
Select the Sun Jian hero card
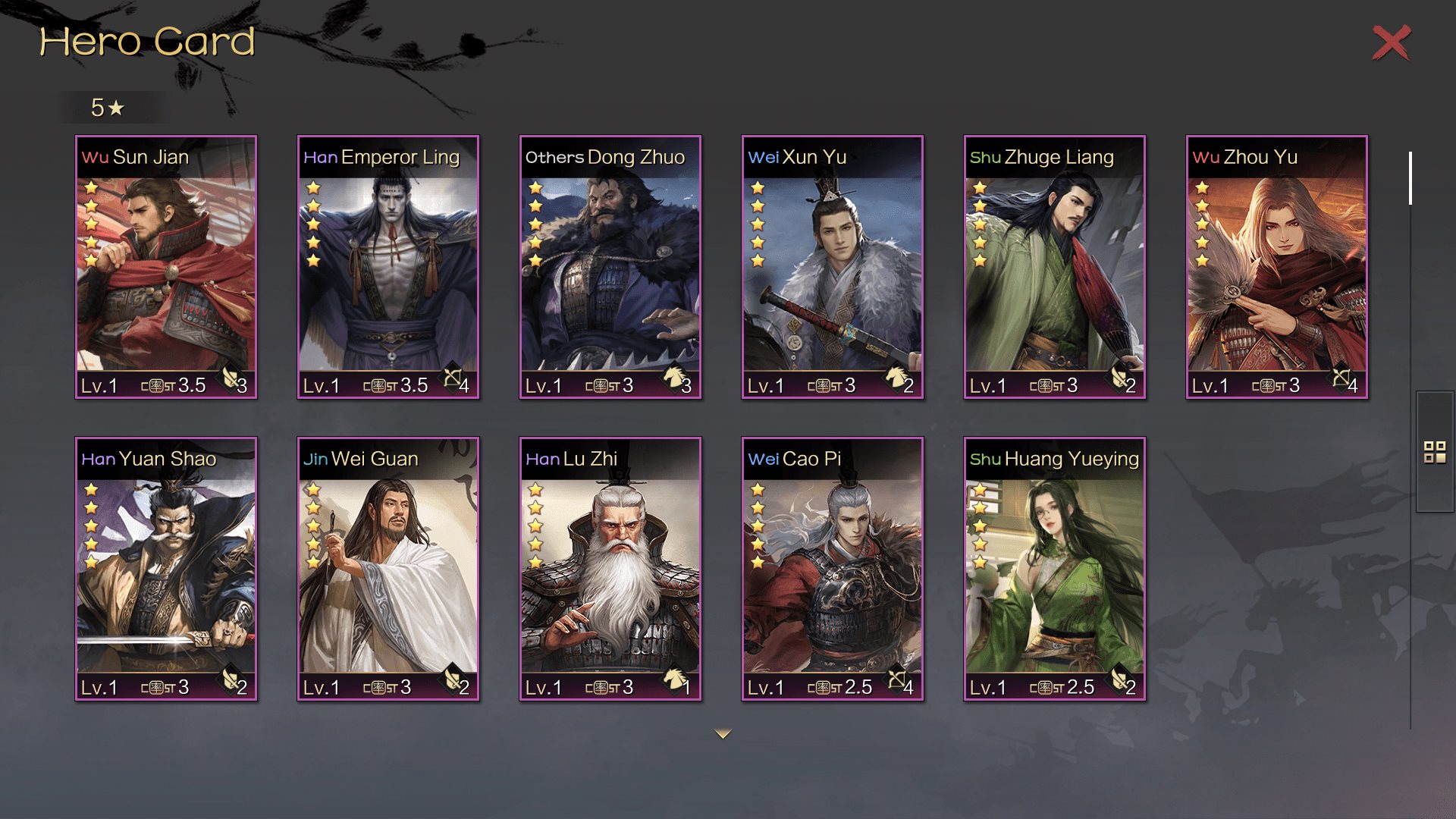click(x=166, y=267)
